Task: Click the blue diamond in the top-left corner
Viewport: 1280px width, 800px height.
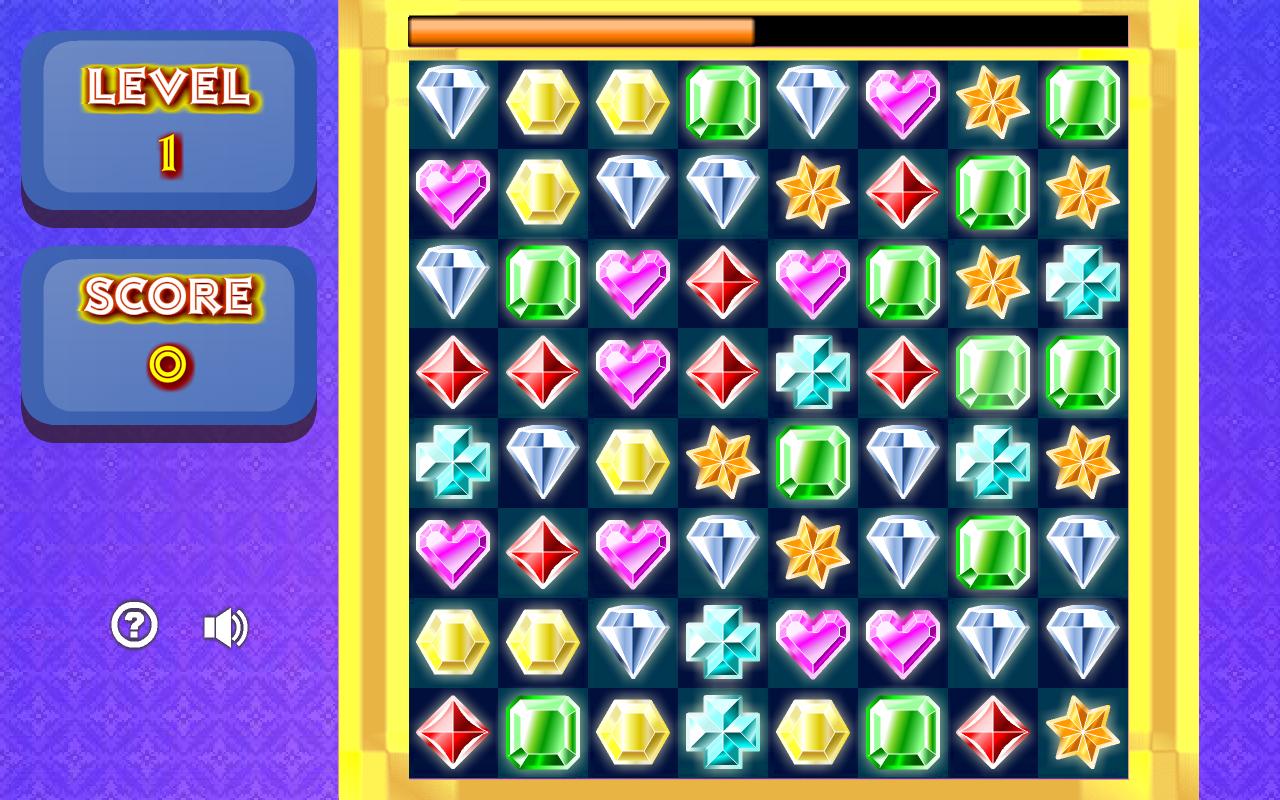Action: [x=453, y=102]
